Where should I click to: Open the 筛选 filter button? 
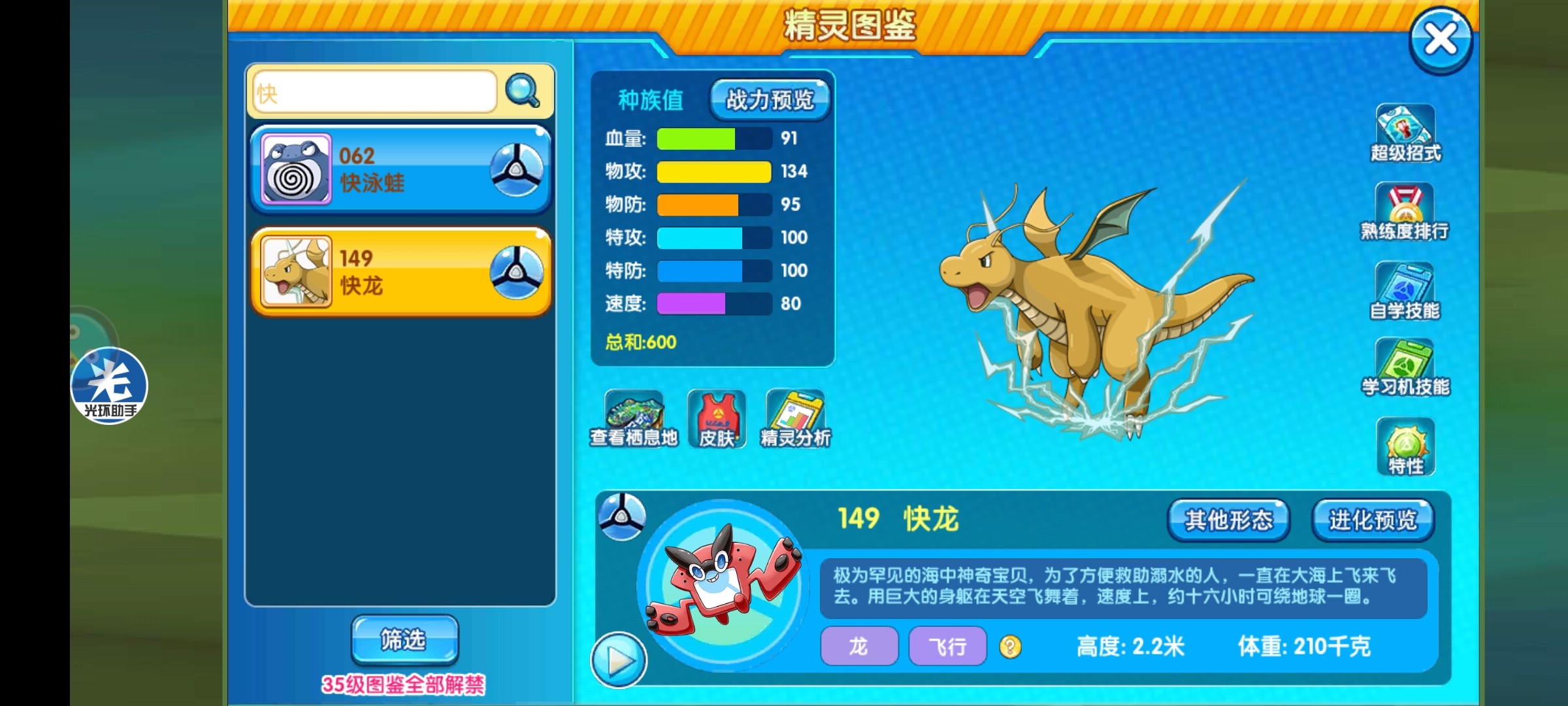[404, 639]
